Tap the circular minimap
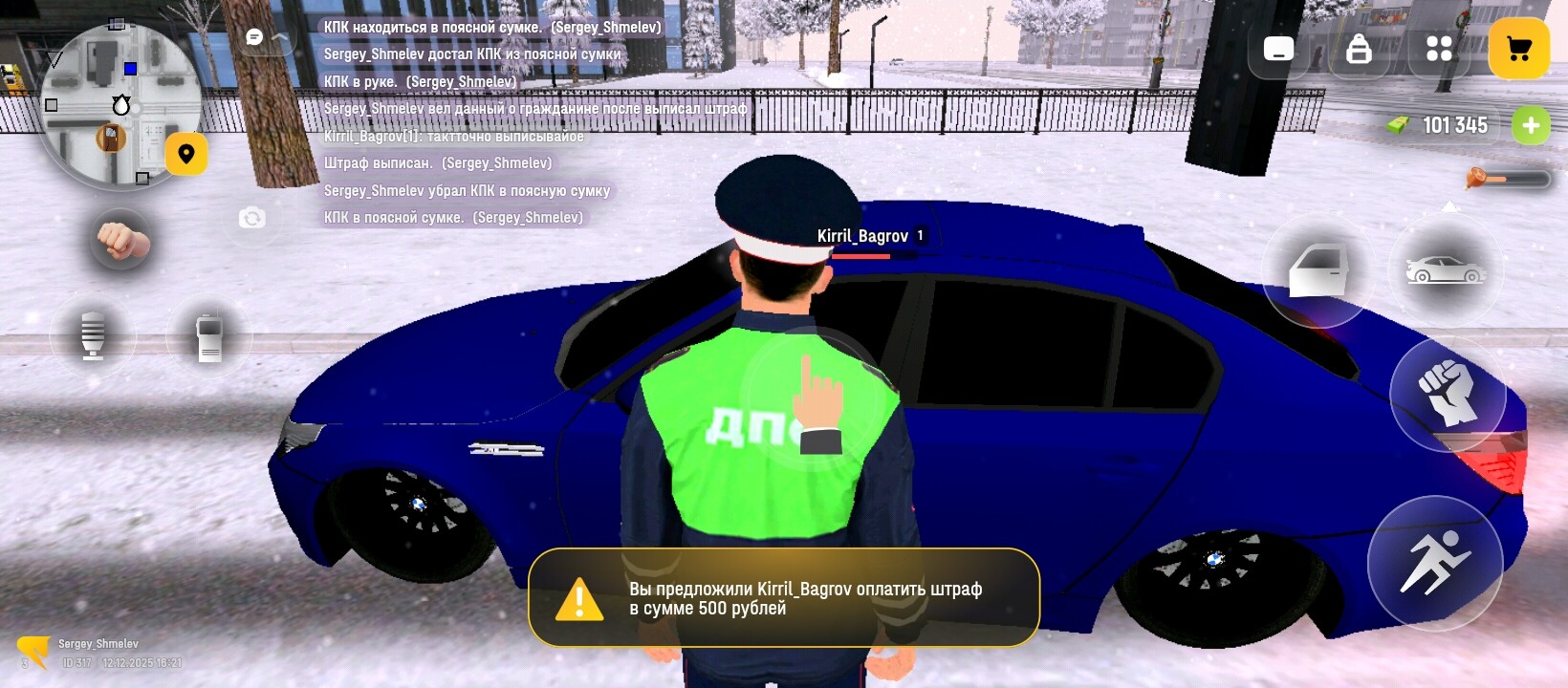Screen dimensions: 1568x688 119,105
